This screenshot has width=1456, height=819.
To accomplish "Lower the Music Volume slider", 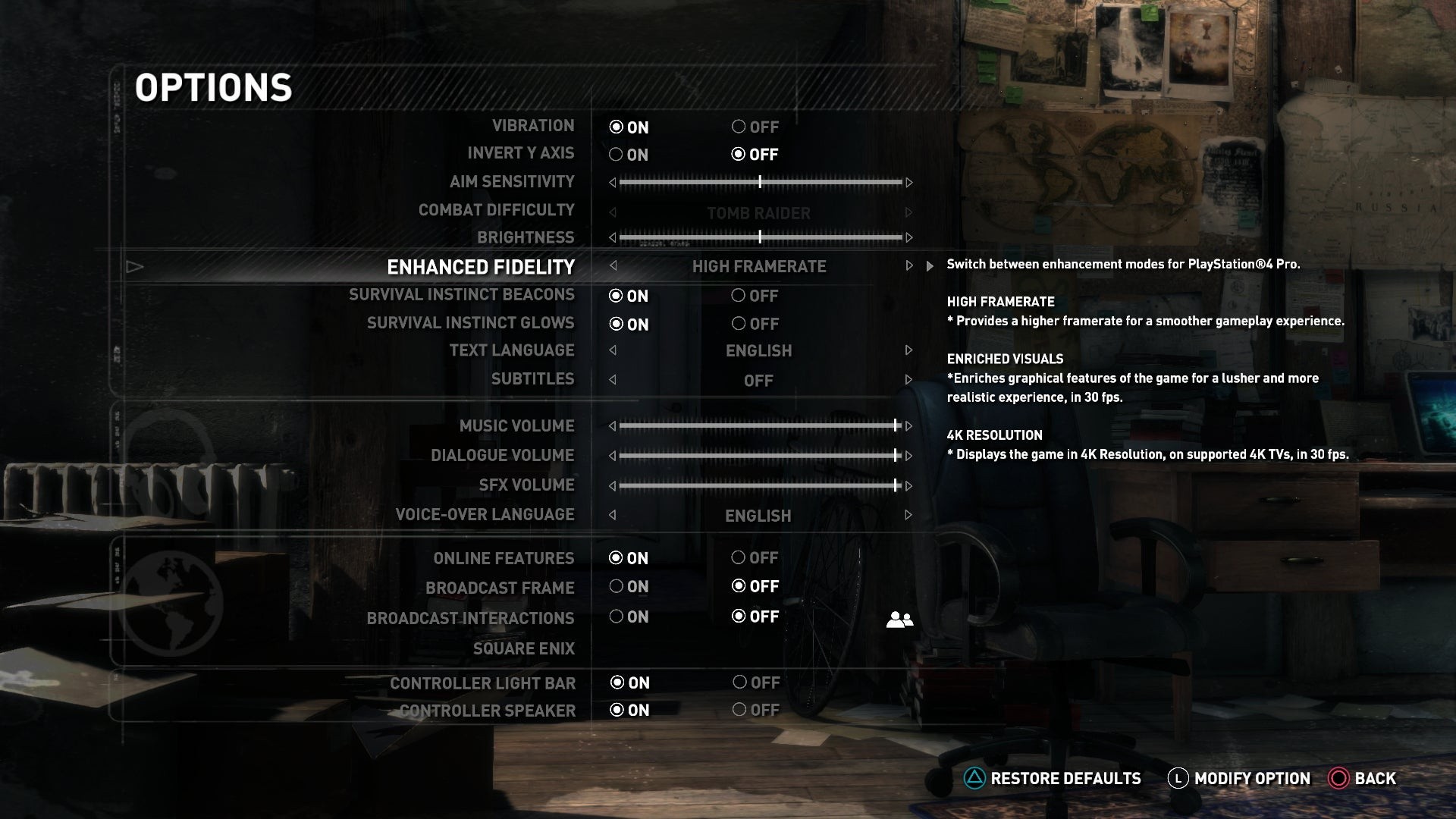I will point(613,426).
